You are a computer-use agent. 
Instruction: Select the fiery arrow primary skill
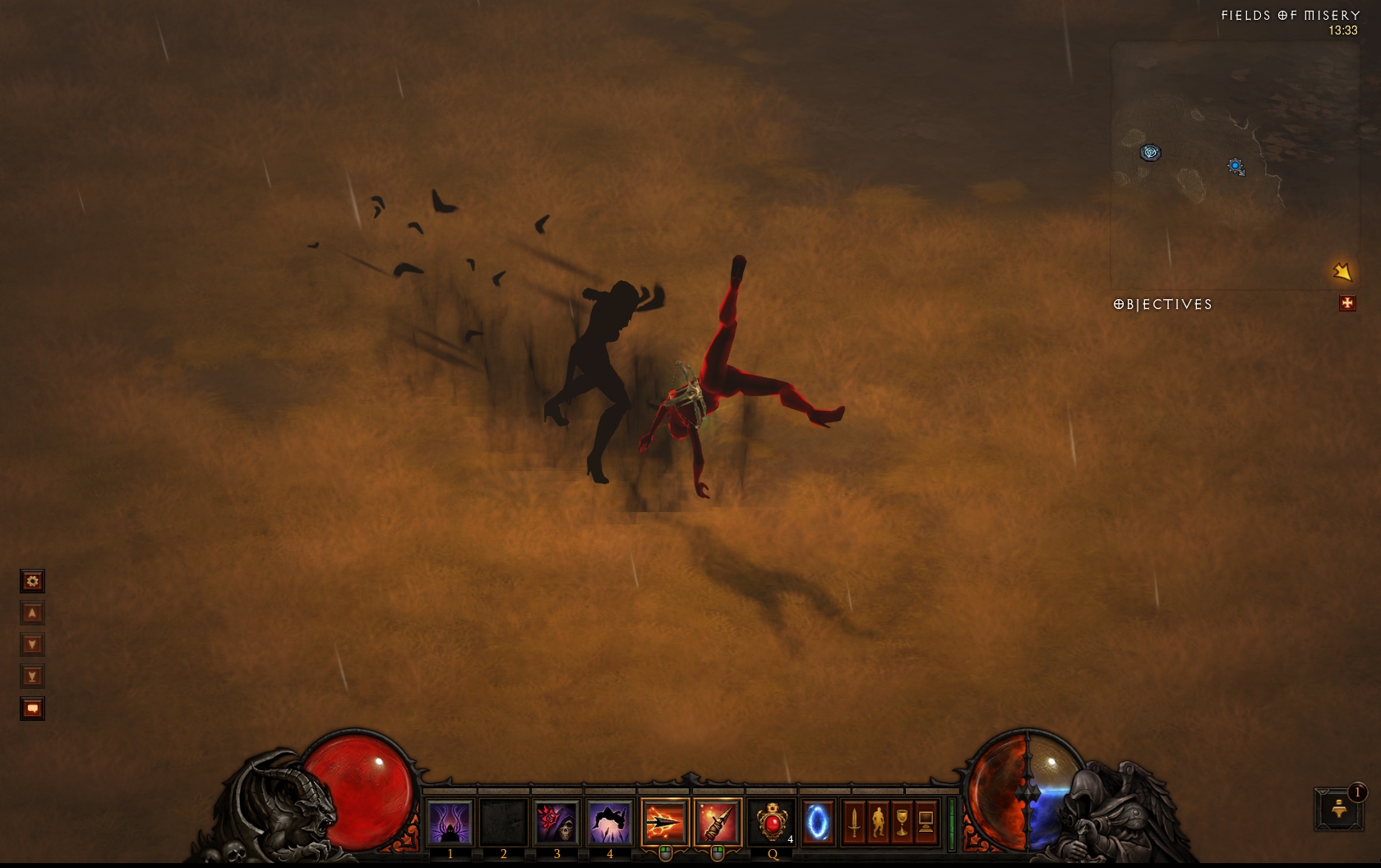(x=664, y=821)
